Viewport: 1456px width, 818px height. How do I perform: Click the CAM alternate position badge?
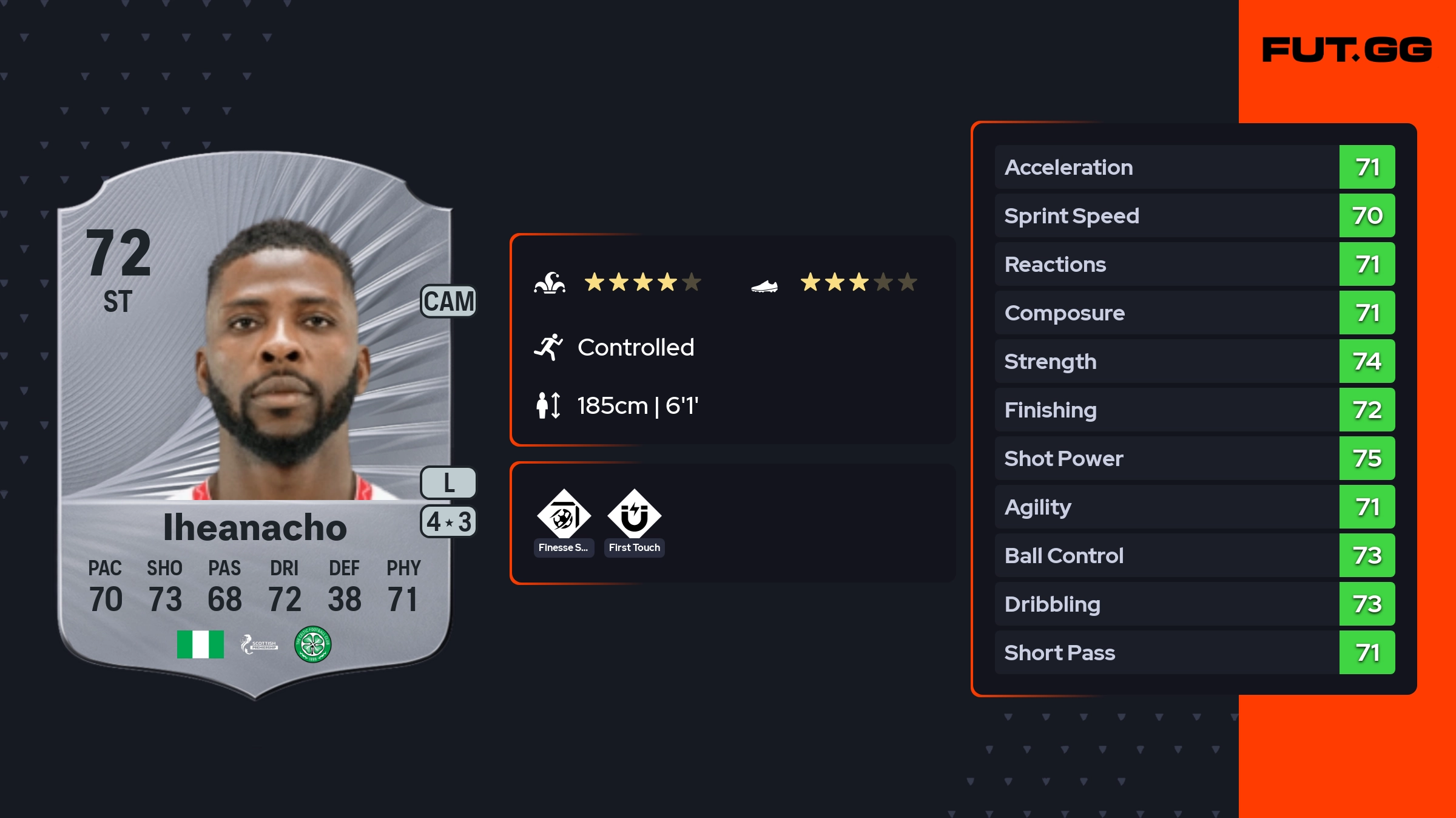tap(448, 302)
